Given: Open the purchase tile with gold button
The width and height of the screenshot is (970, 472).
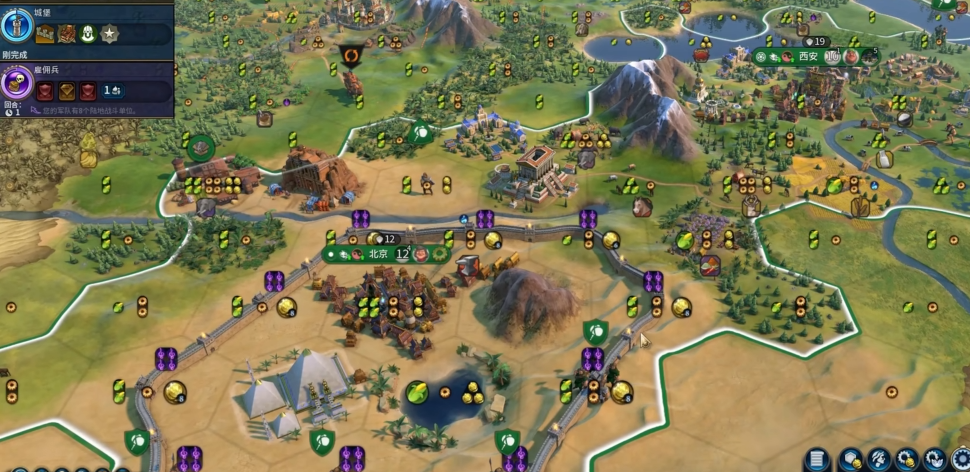Looking at the screenshot, I should pyautogui.click(x=851, y=461).
